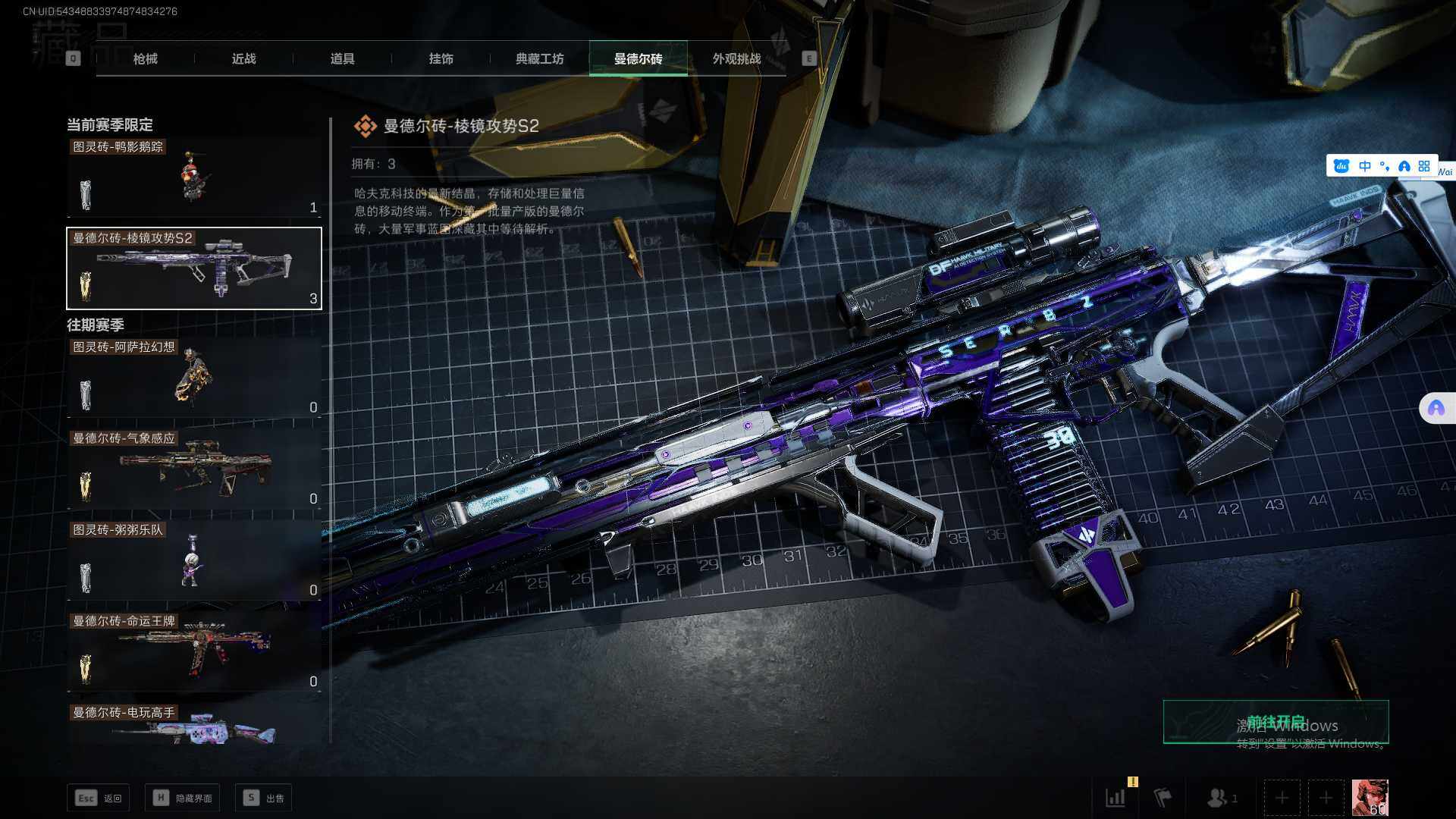
Task: Open the 外观挑战 tab
Action: tap(736, 58)
